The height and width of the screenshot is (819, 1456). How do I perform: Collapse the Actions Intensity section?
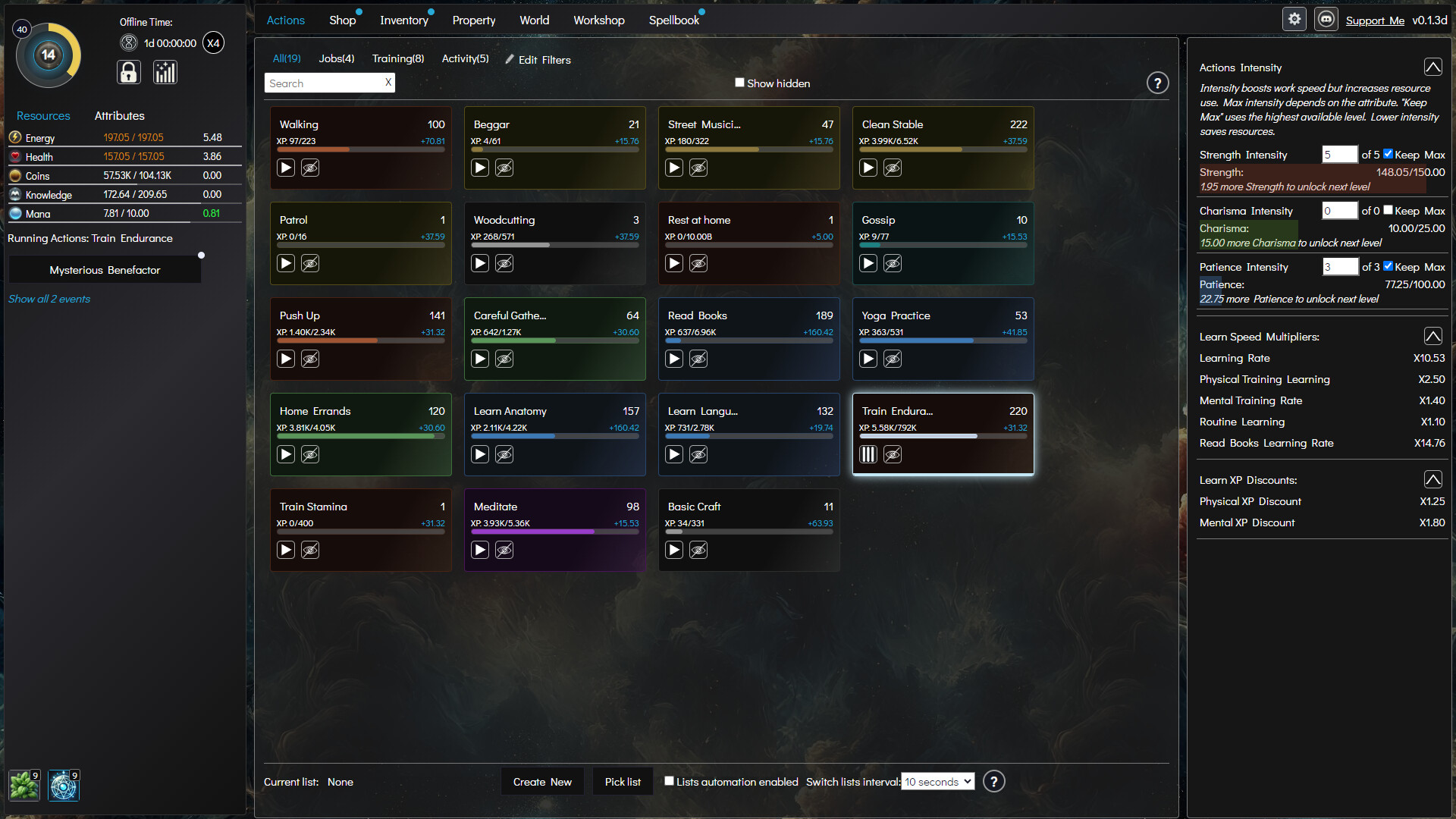[x=1432, y=67]
